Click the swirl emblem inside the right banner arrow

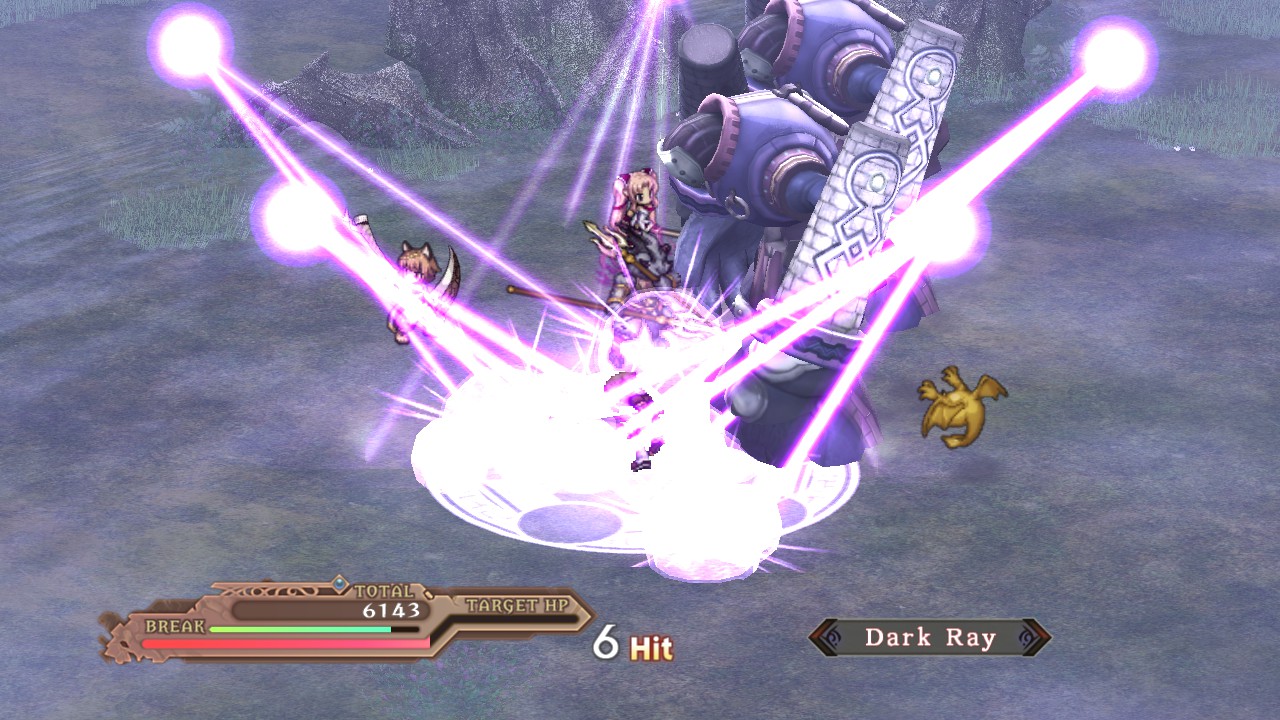1023,636
